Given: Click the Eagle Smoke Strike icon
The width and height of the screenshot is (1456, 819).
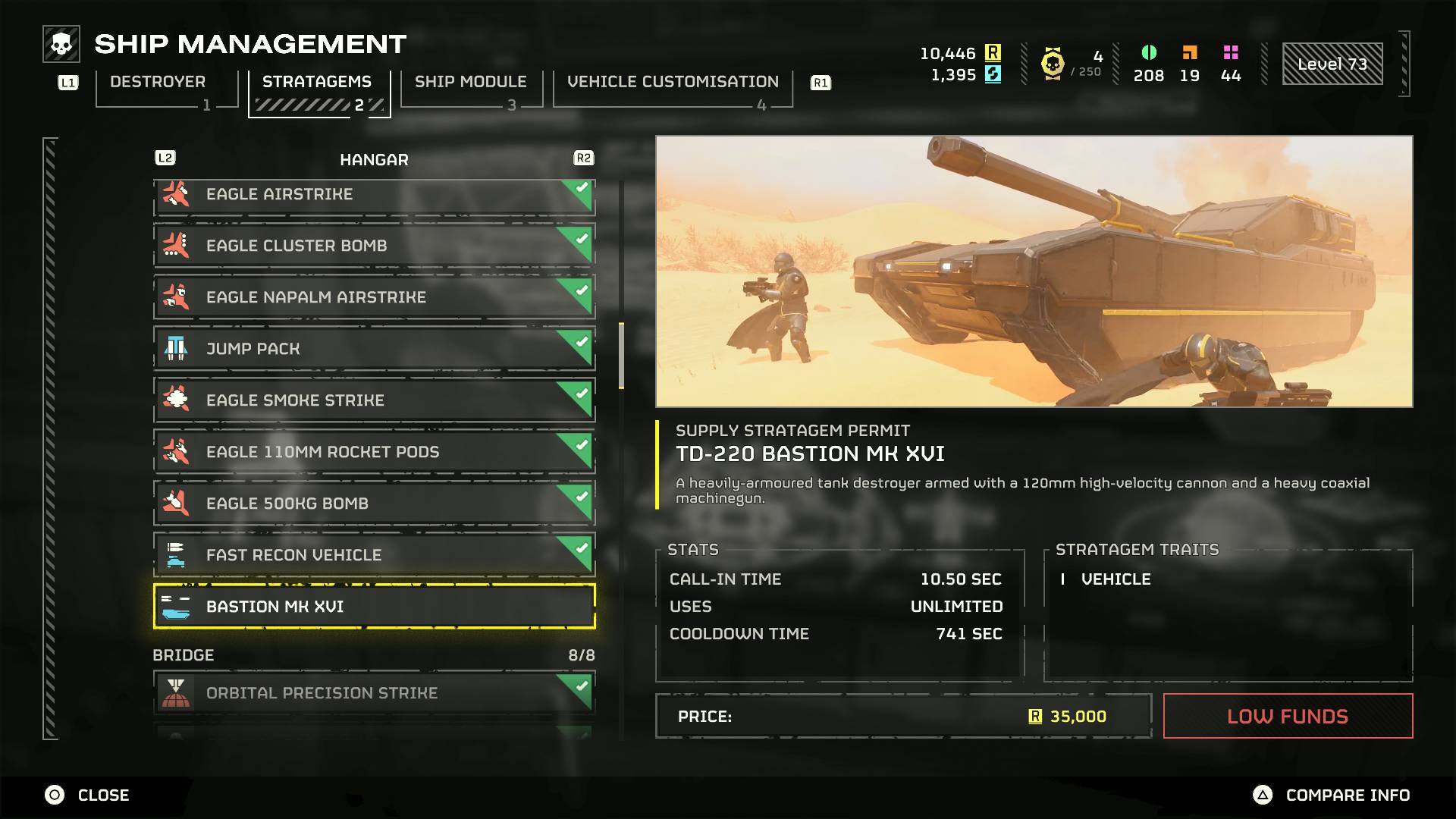Looking at the screenshot, I should pos(177,400).
